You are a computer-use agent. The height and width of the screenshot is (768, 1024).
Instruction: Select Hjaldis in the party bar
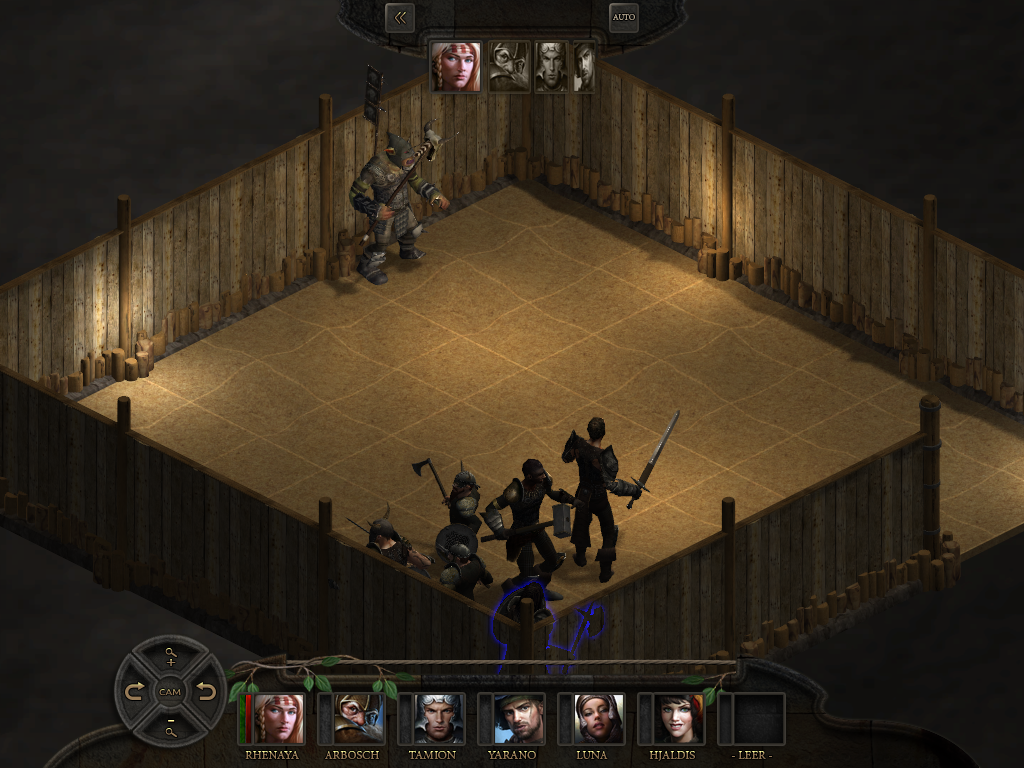[x=678, y=719]
